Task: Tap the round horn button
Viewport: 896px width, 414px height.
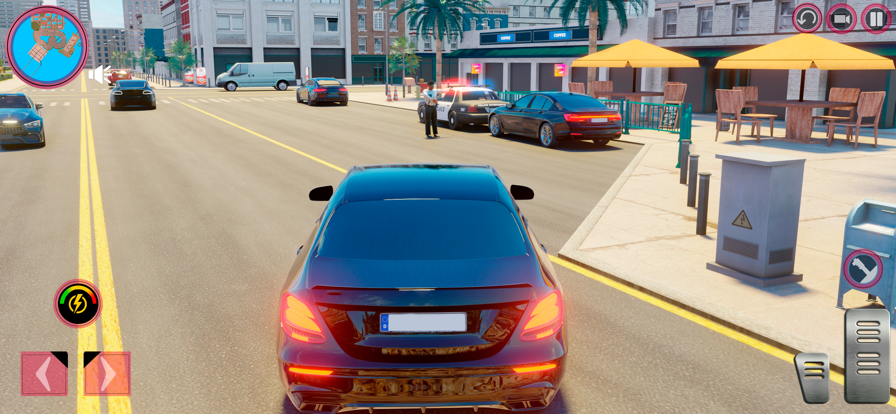Action: point(862,268)
